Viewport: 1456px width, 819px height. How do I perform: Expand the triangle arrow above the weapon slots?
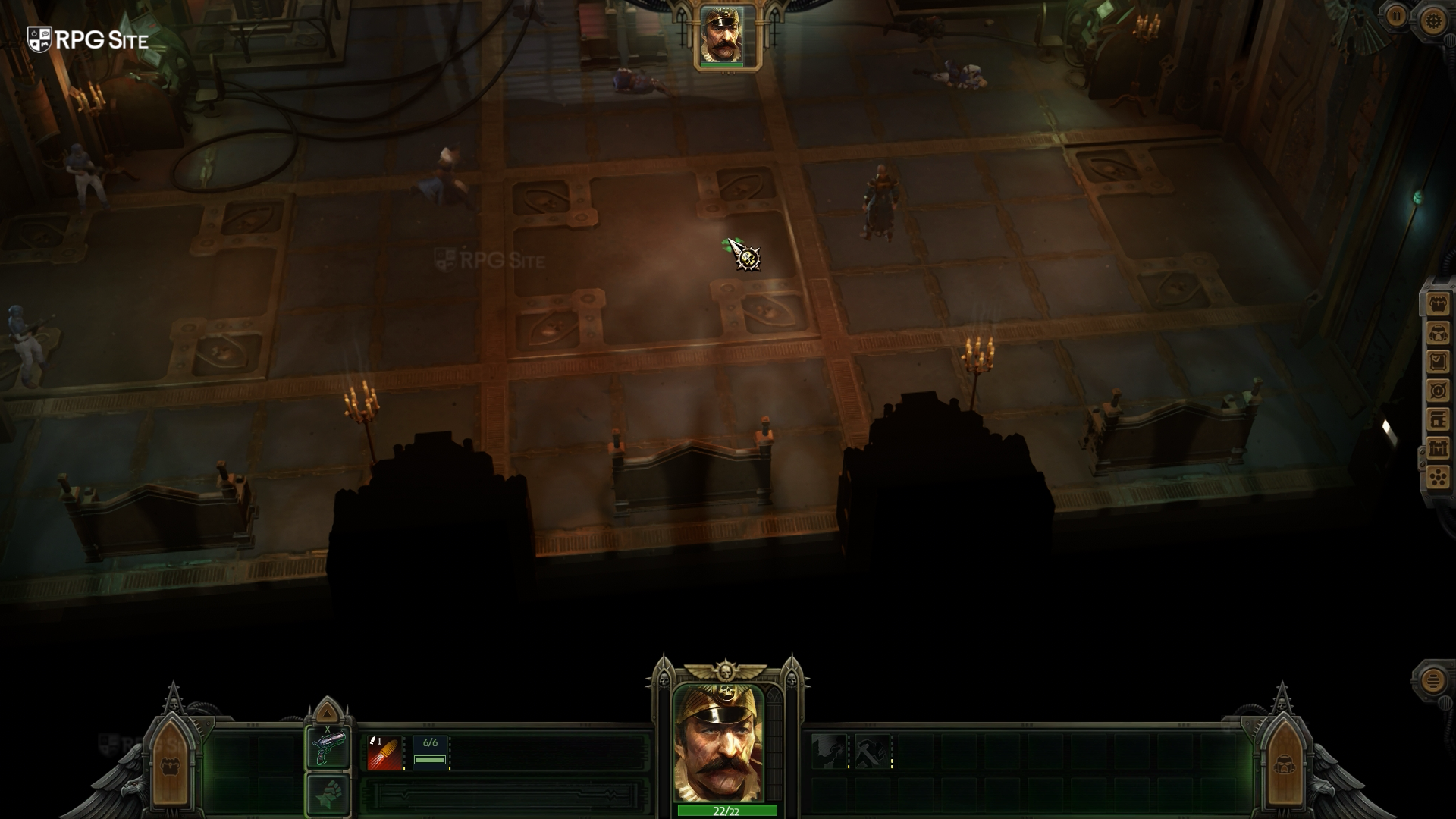click(x=327, y=712)
